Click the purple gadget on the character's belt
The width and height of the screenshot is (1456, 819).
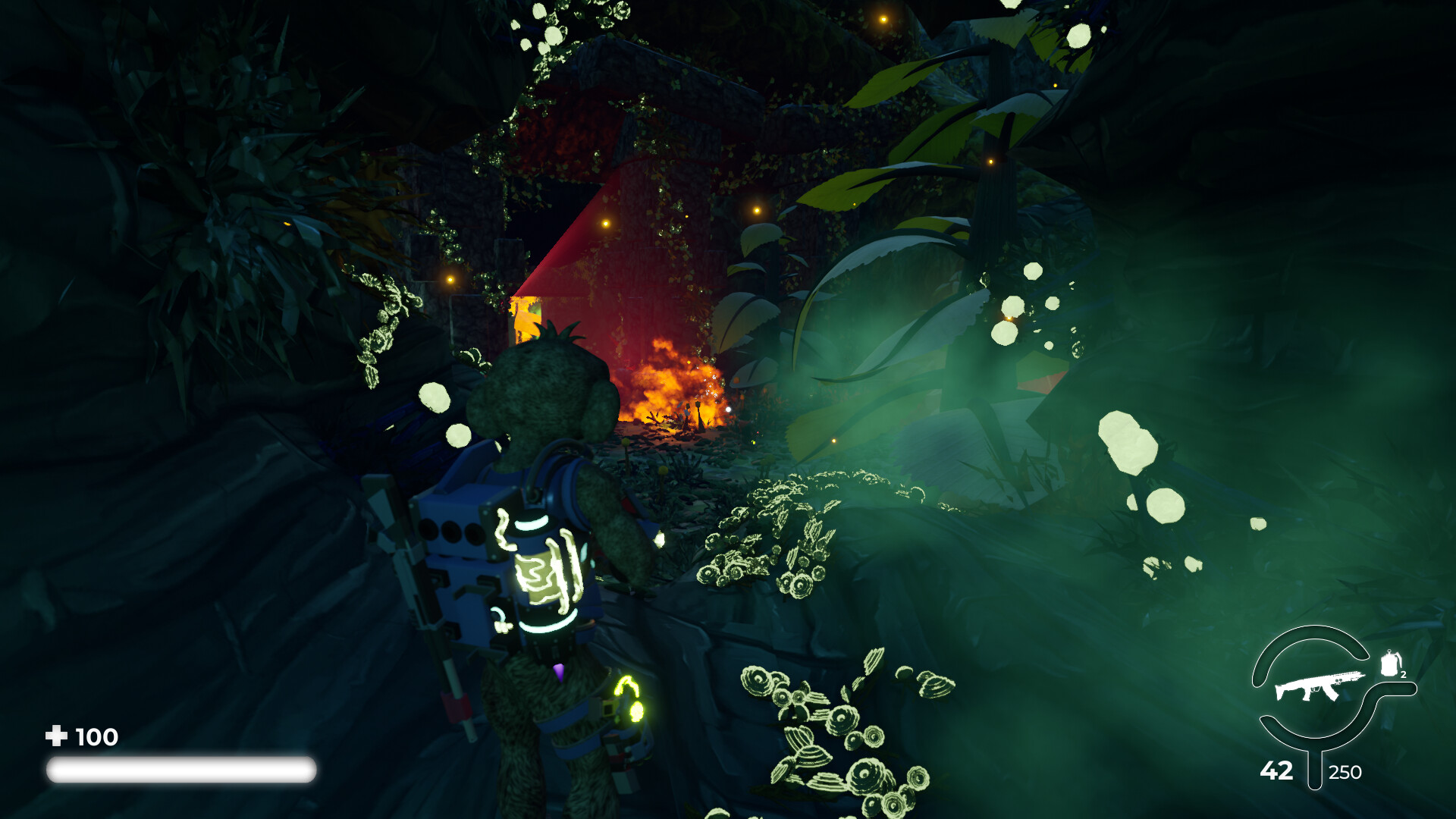(x=559, y=671)
